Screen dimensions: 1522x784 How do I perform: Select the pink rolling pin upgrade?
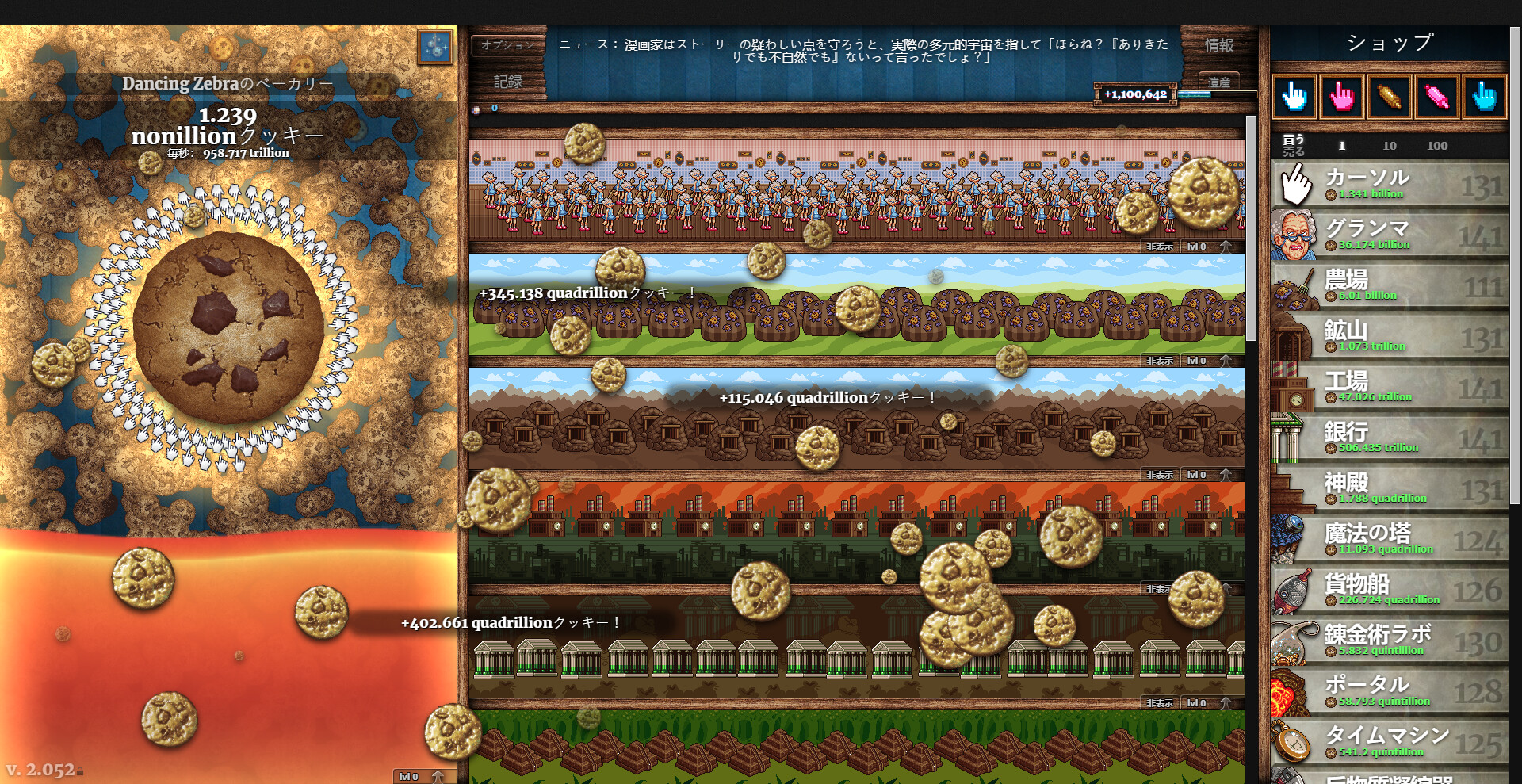click(1434, 97)
